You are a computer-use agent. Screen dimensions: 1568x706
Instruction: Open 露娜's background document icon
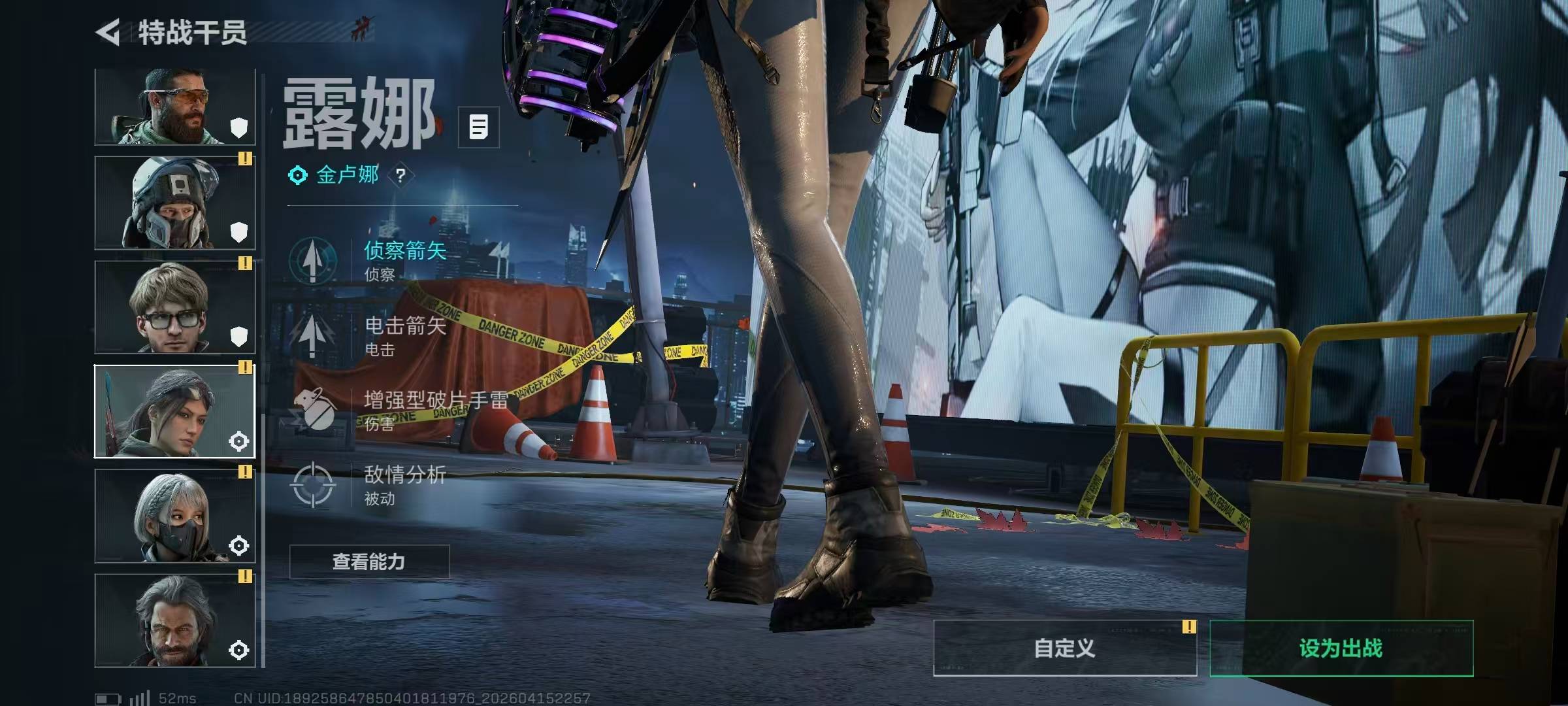pos(478,127)
